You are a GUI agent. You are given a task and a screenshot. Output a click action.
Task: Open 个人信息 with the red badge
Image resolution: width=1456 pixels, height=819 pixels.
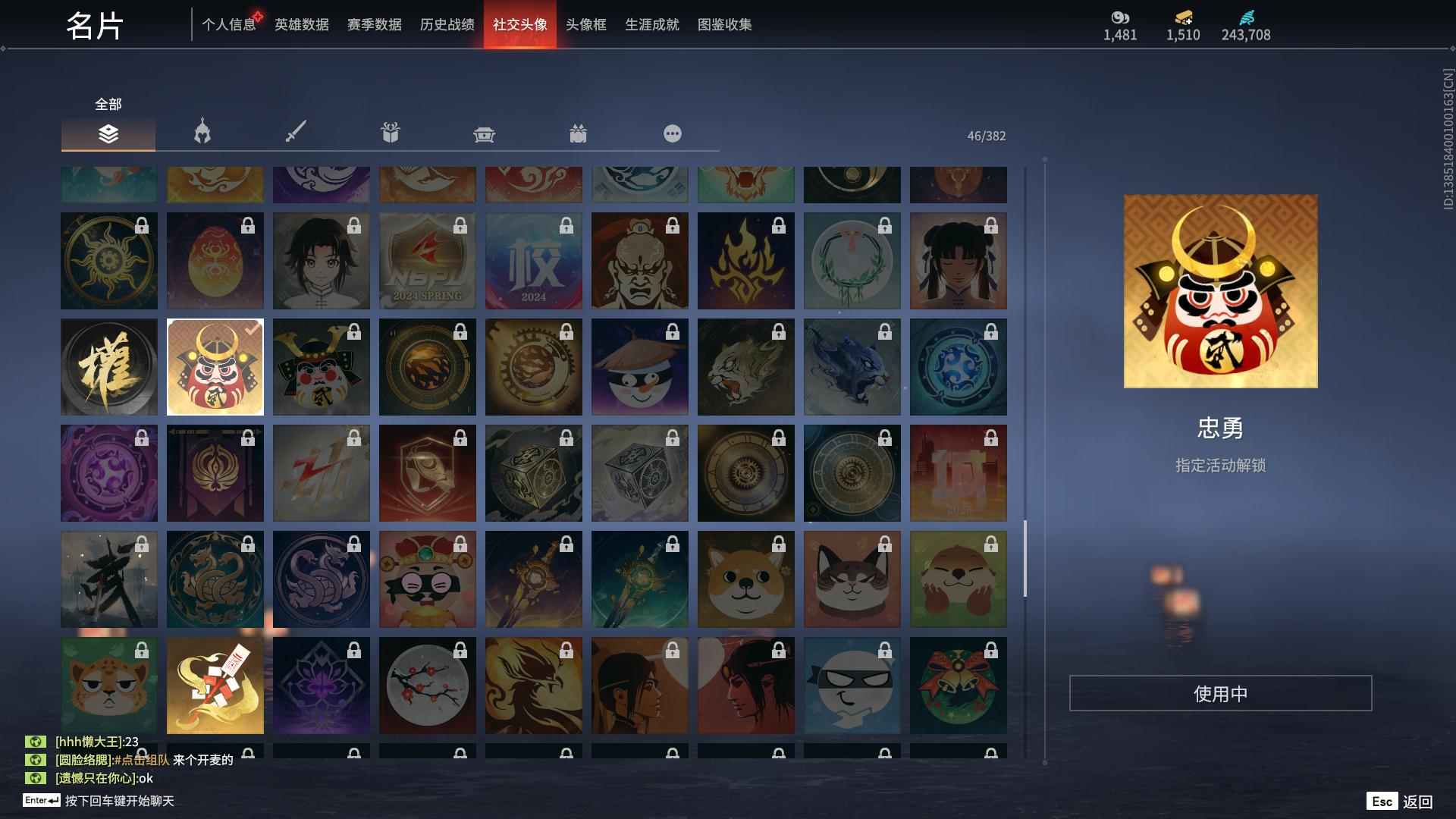click(227, 24)
